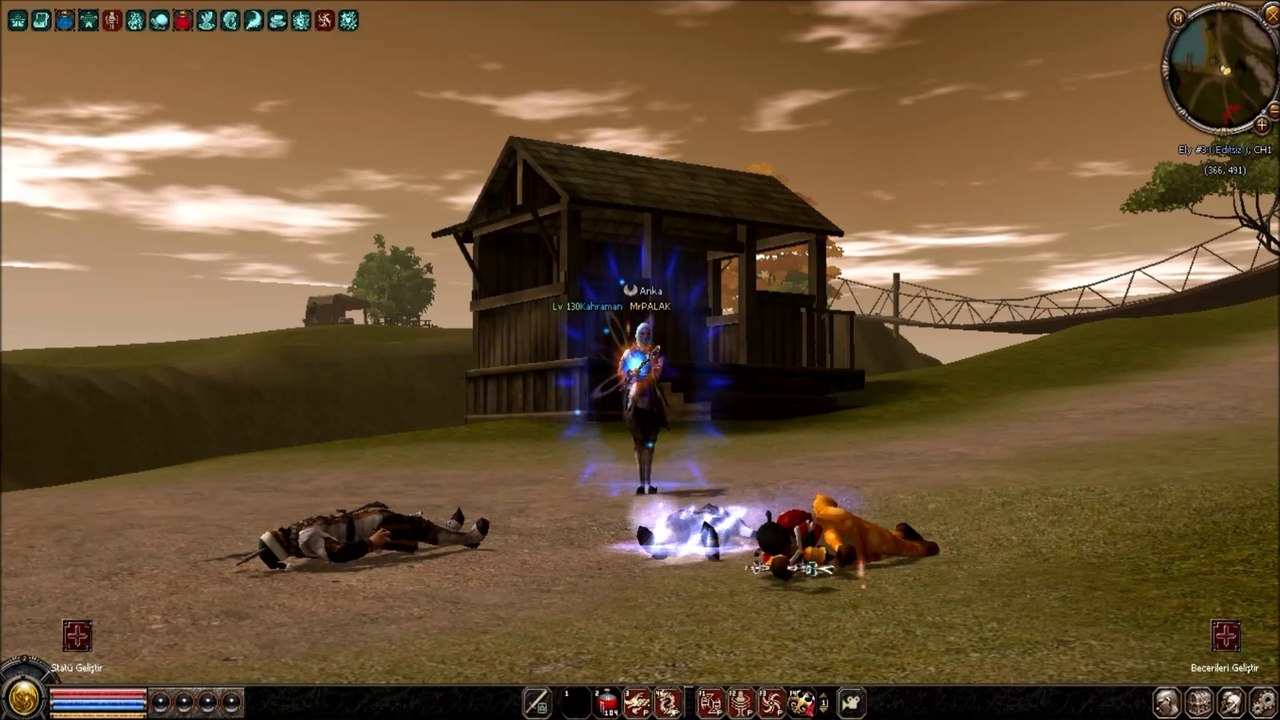Open the Becerileri Geliştir skills upgrade button

tap(1225, 636)
